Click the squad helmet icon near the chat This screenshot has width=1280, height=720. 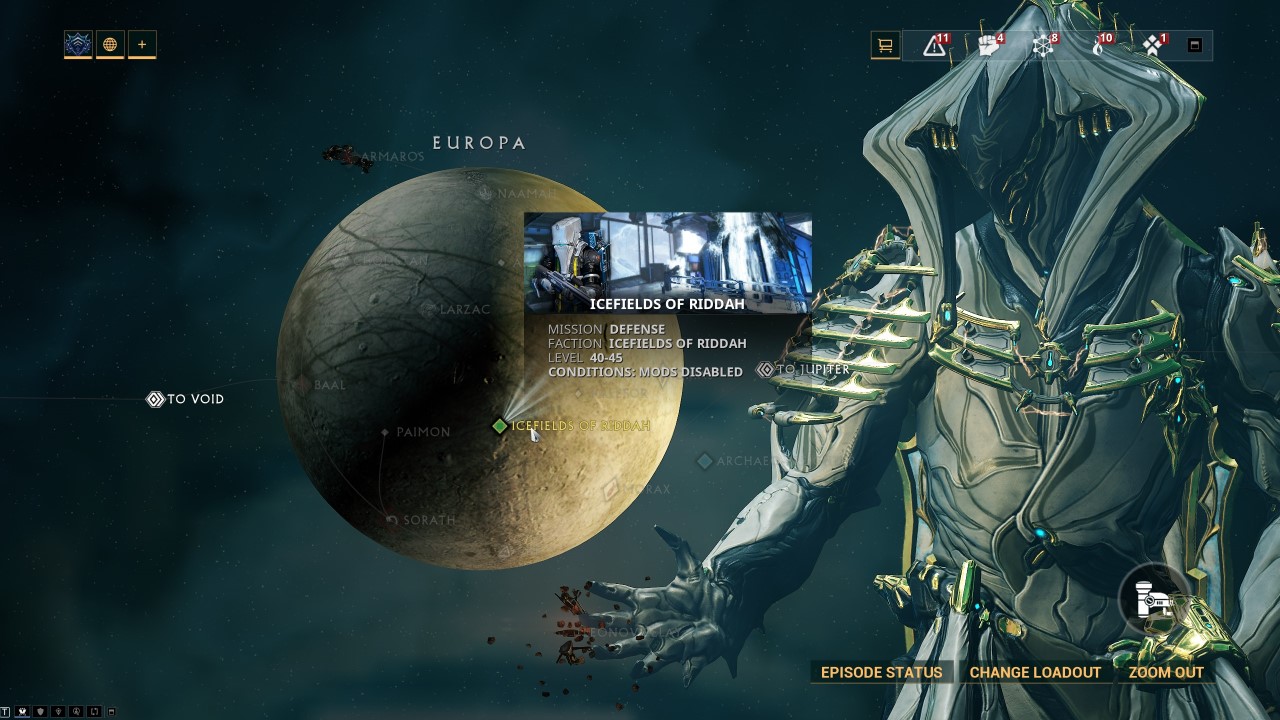(22, 711)
